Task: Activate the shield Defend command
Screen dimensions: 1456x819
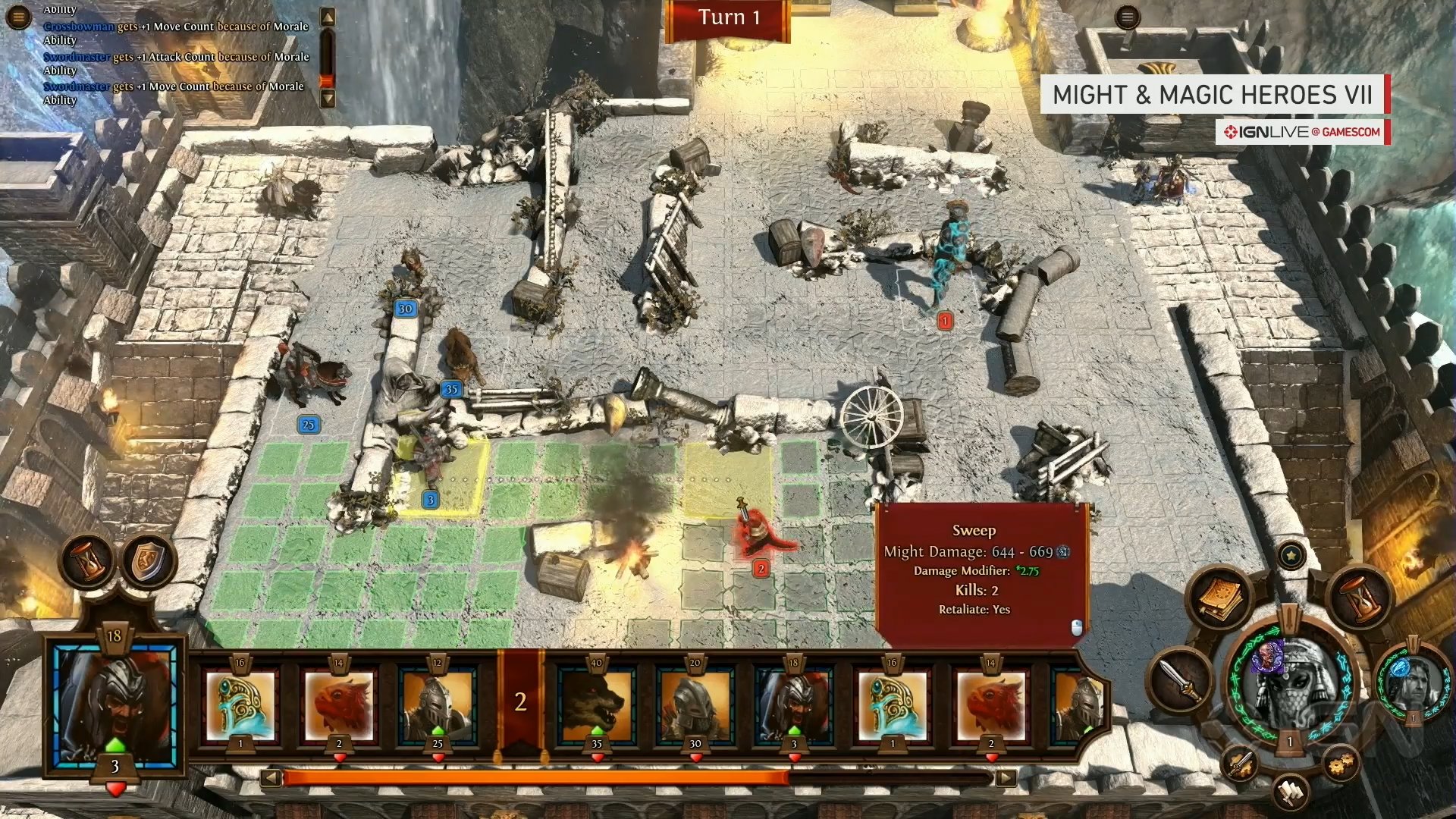Action: tap(149, 562)
